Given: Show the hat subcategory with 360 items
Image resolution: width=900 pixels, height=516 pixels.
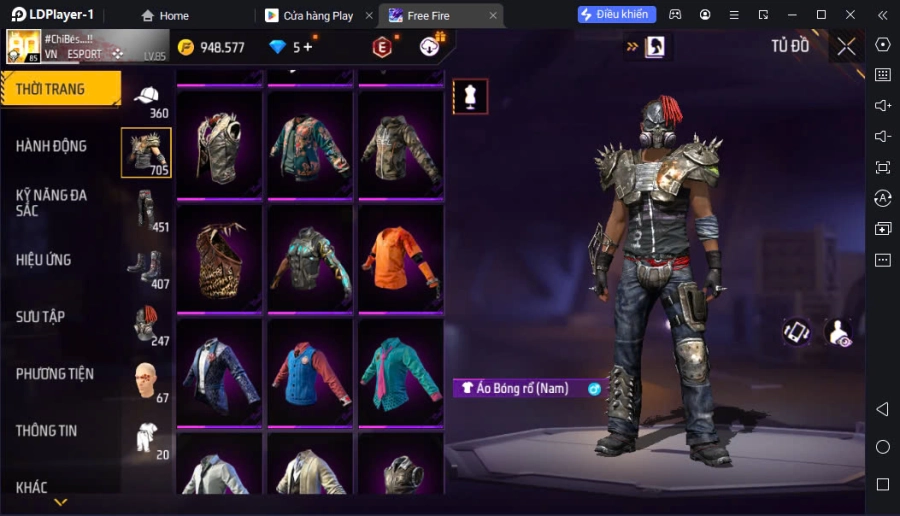Looking at the screenshot, I should [147, 98].
